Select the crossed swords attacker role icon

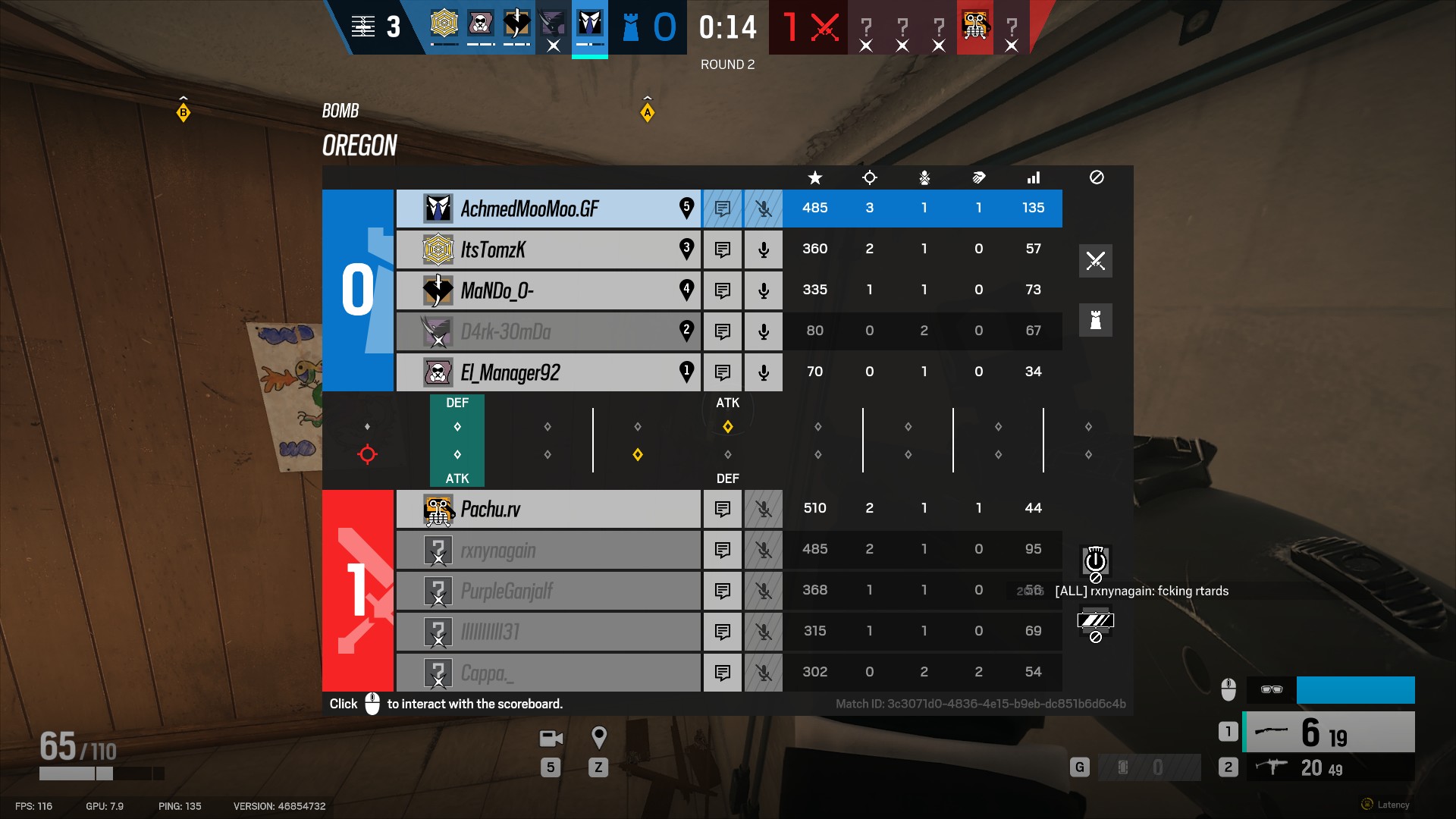pyautogui.click(x=1095, y=261)
